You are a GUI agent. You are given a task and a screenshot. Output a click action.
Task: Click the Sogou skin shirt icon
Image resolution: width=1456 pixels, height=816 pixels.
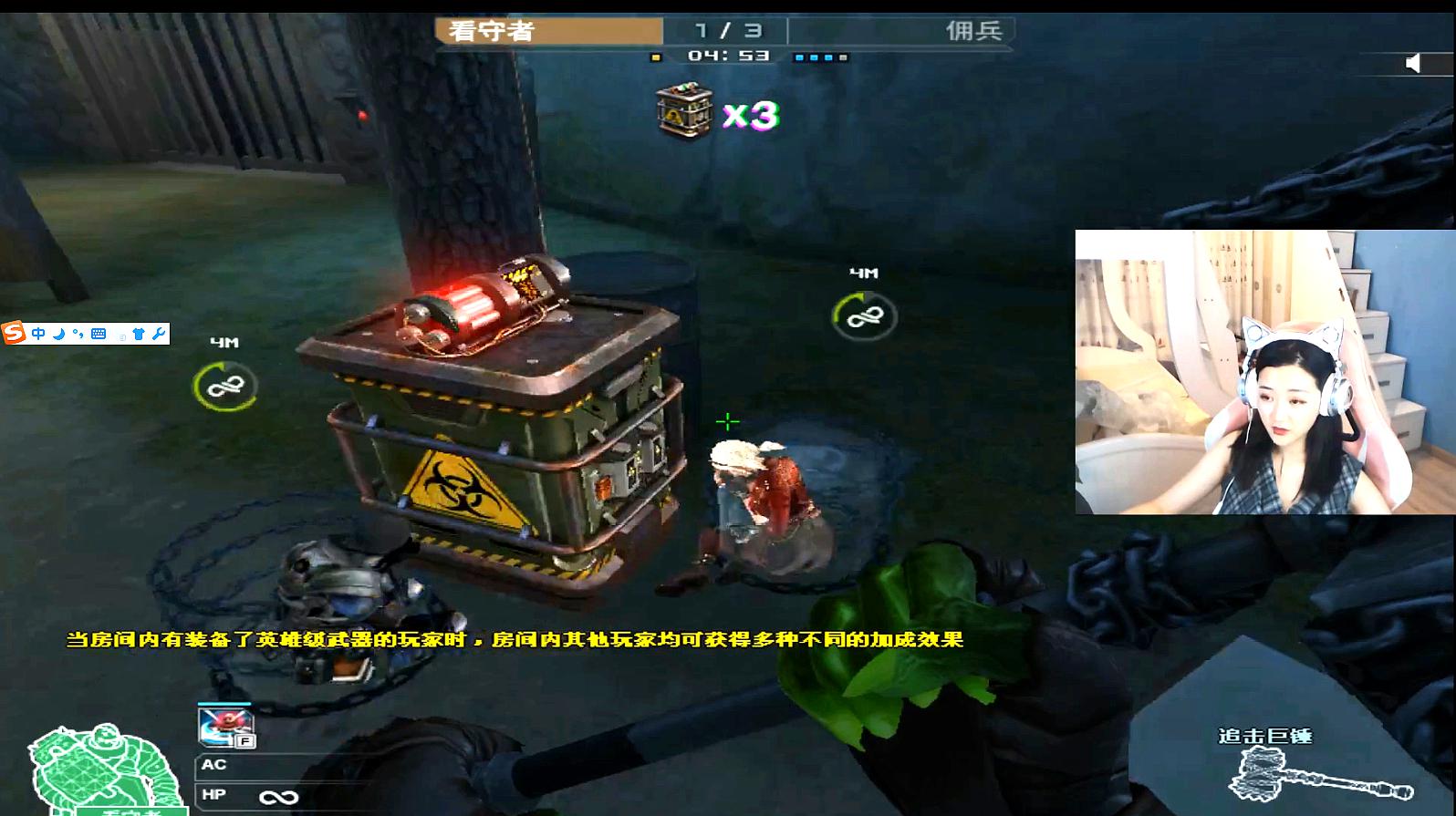coord(139,334)
